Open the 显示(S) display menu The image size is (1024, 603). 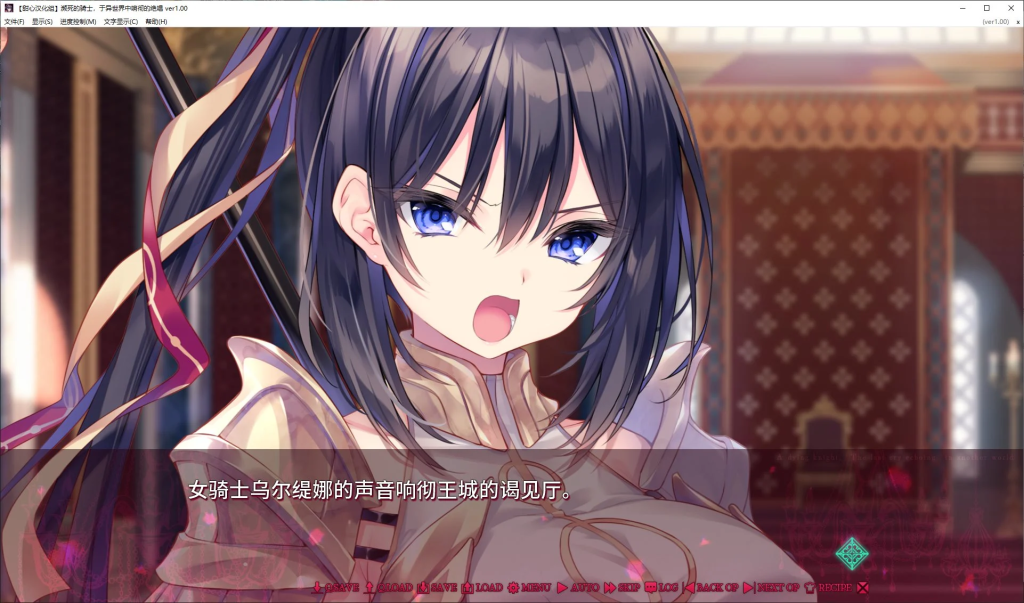coord(42,21)
